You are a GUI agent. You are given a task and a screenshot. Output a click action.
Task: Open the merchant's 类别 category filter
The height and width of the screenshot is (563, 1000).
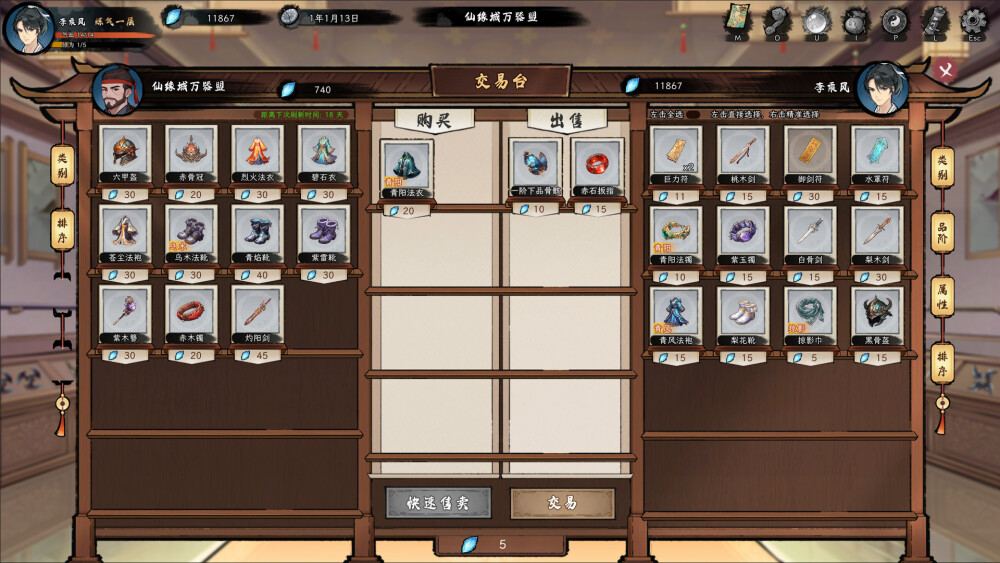pyautogui.click(x=62, y=165)
